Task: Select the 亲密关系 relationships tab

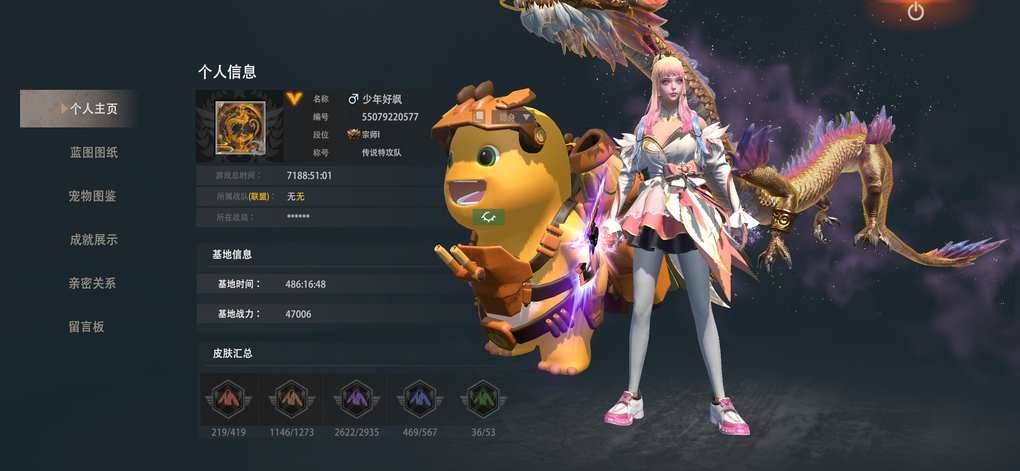Action: [92, 283]
